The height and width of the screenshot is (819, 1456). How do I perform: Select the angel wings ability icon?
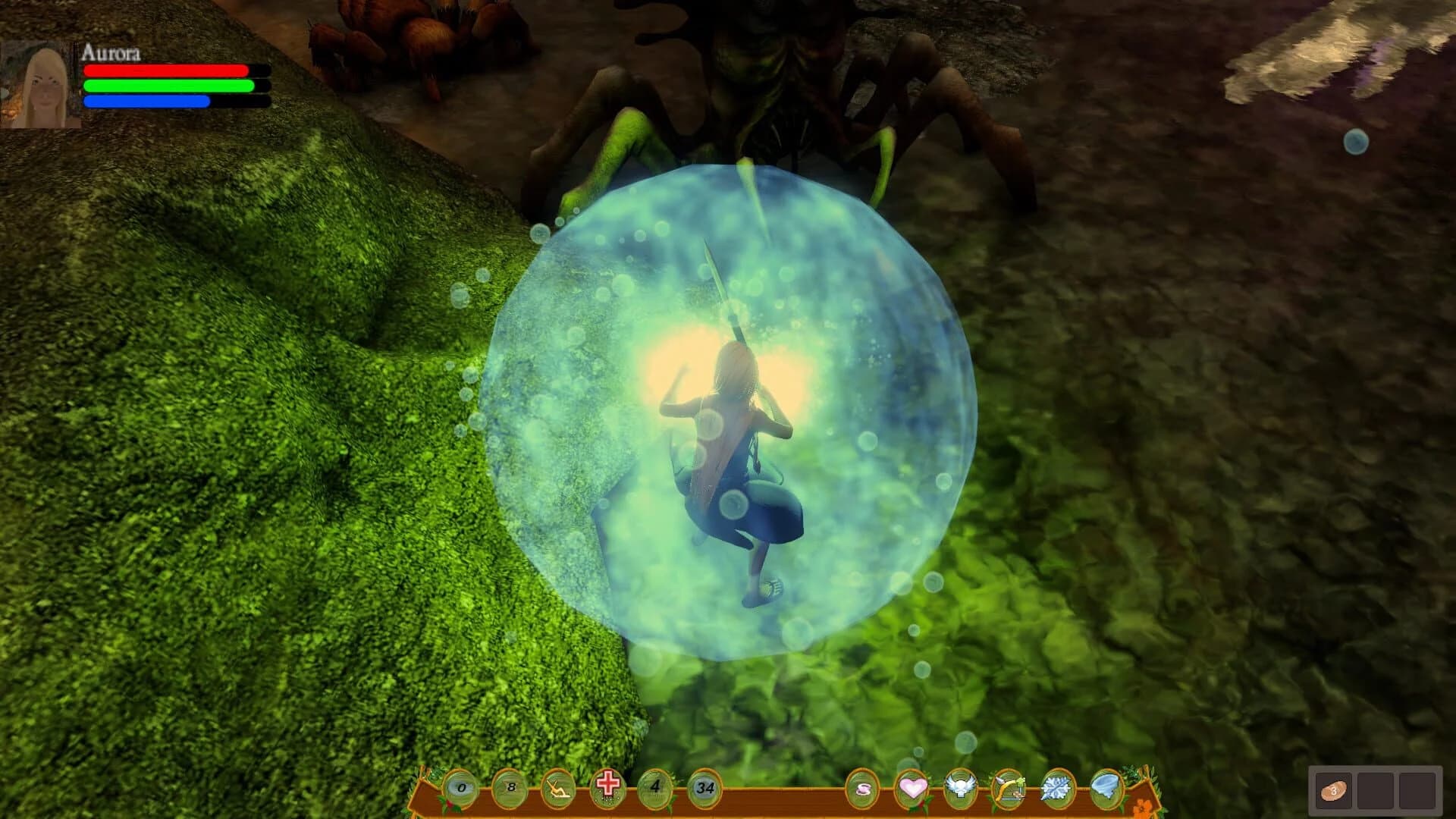coord(961,787)
